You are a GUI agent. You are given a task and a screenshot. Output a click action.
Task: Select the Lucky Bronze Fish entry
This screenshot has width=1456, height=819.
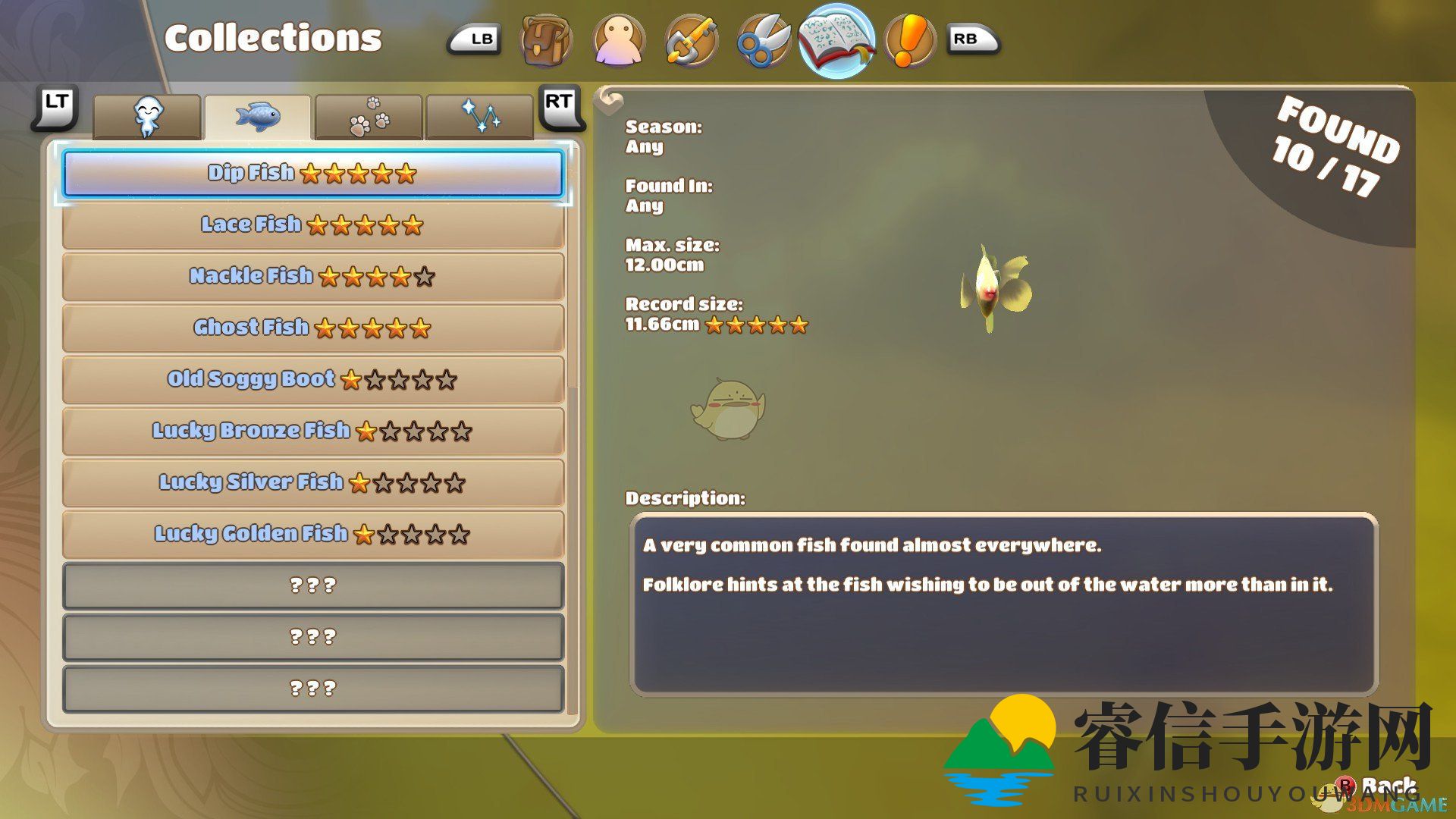(x=312, y=431)
